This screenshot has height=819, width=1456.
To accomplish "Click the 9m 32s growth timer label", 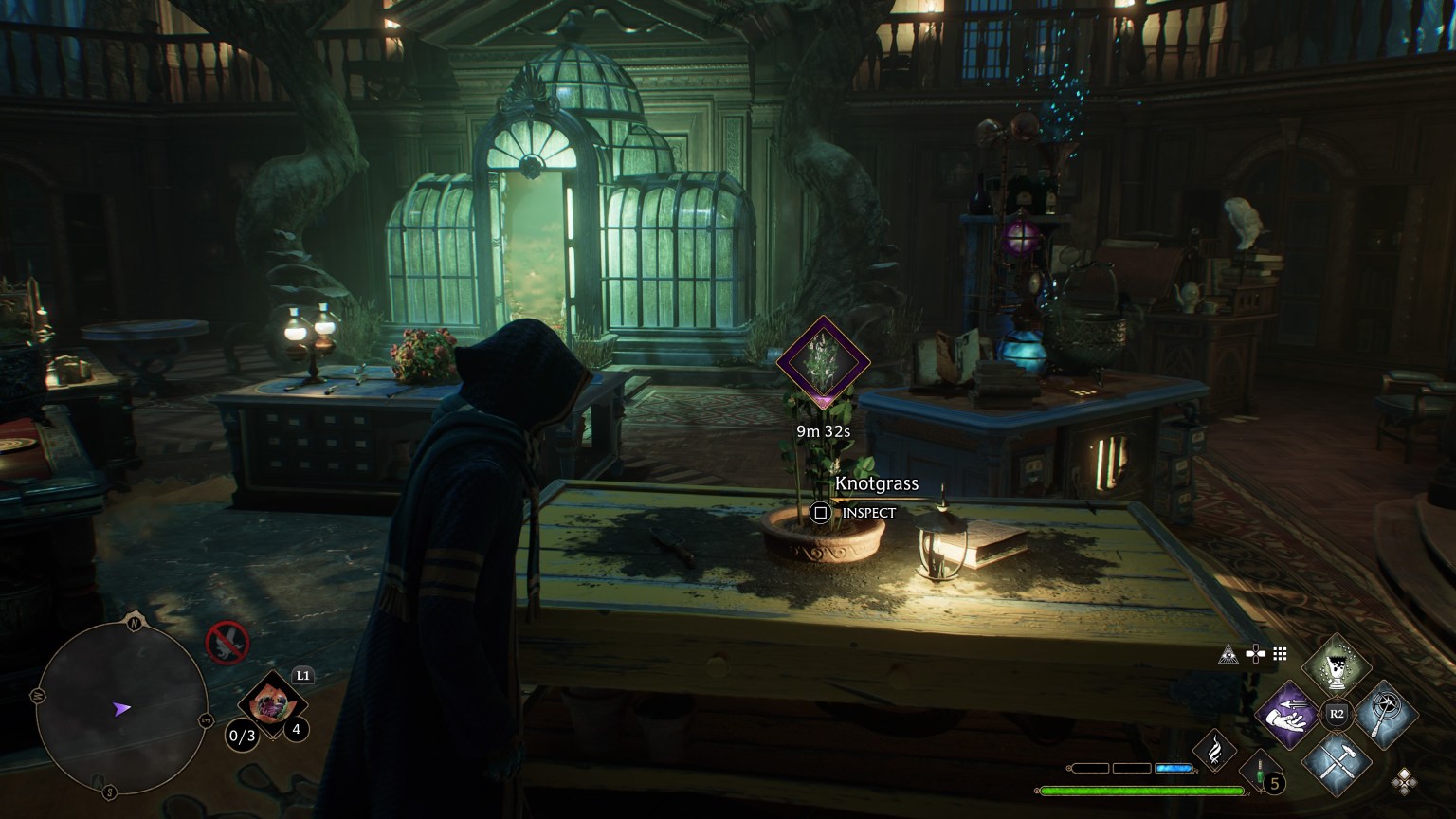I will pos(823,430).
